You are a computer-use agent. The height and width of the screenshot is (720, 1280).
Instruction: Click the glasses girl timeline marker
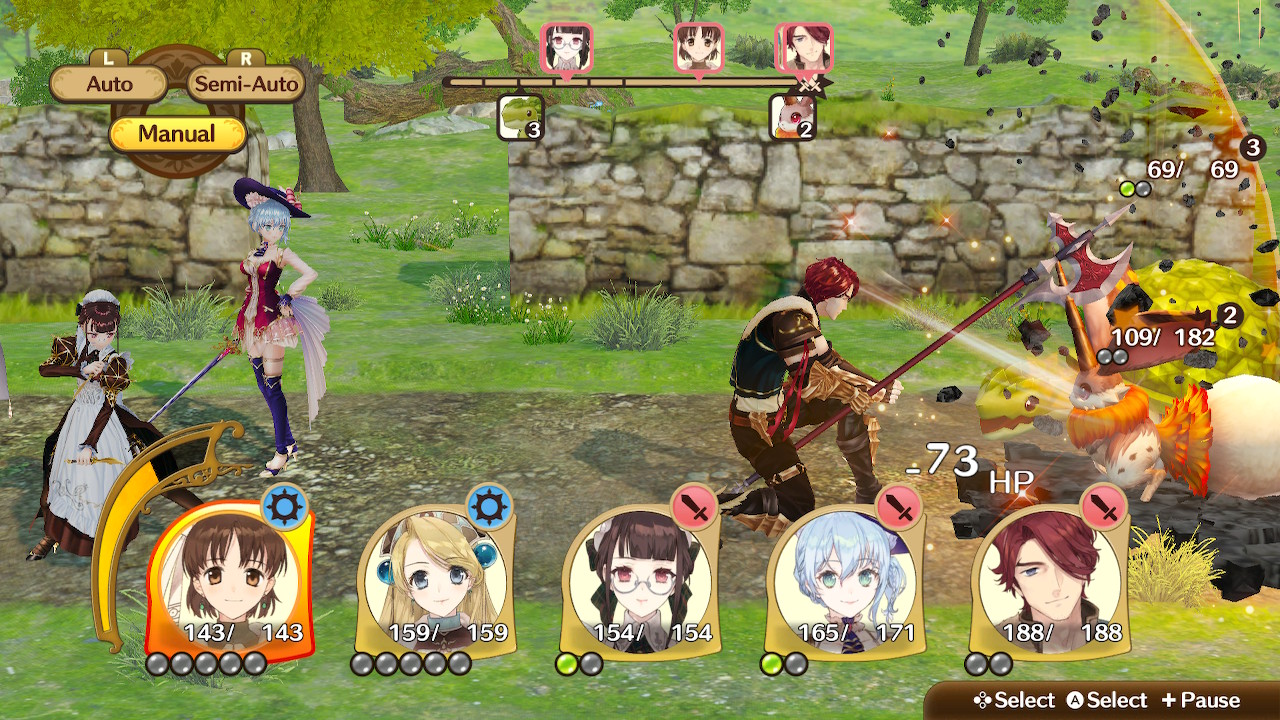click(567, 47)
